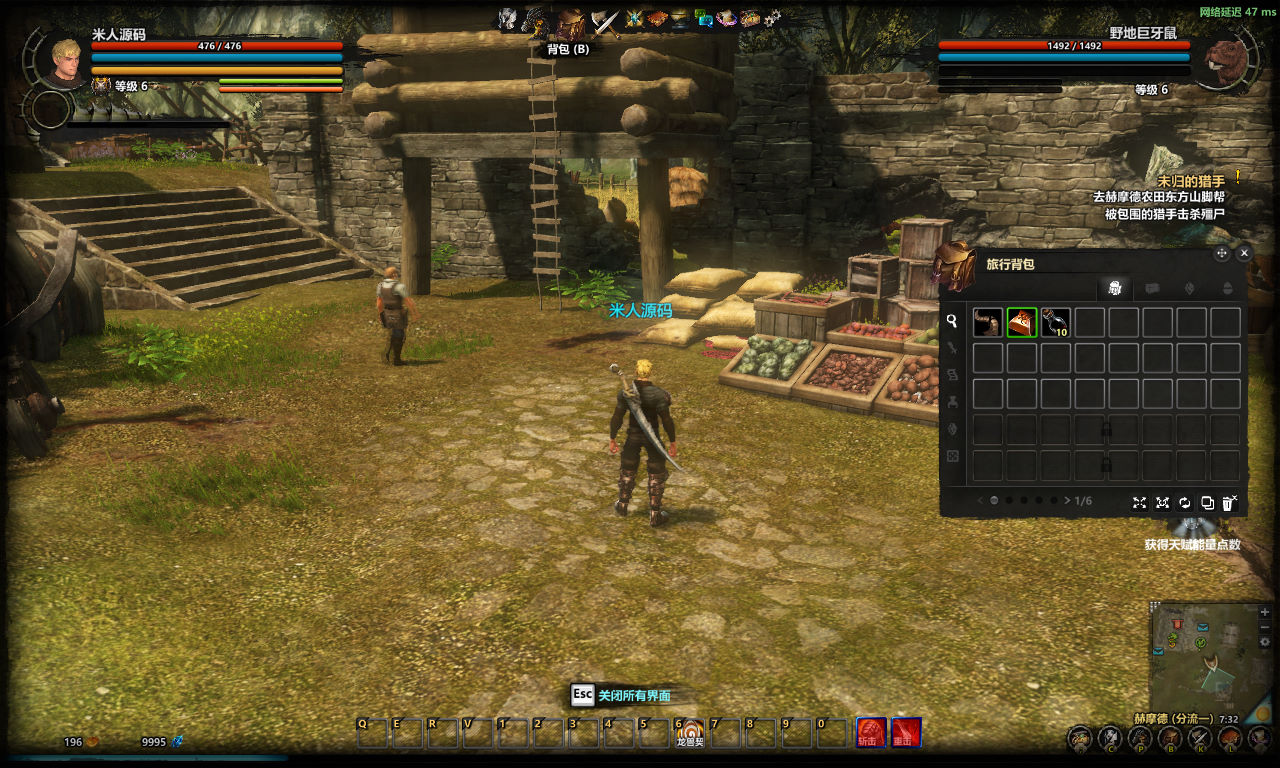Image resolution: width=1280 pixels, height=768 pixels.
Task: Click the 未归的猎手 quest tracker title
Action: (1191, 181)
